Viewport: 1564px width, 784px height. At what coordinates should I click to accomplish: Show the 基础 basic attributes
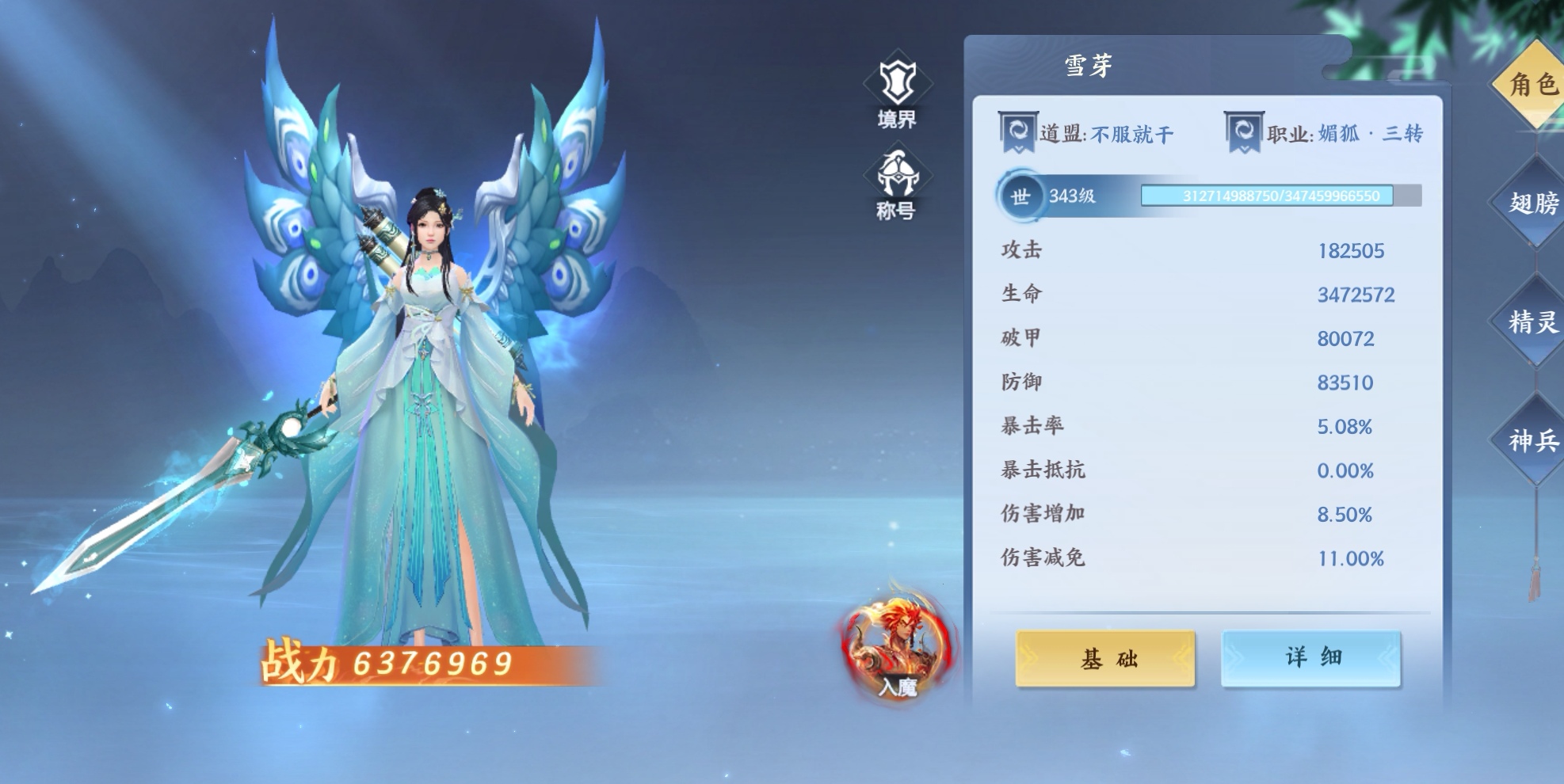tap(1105, 658)
